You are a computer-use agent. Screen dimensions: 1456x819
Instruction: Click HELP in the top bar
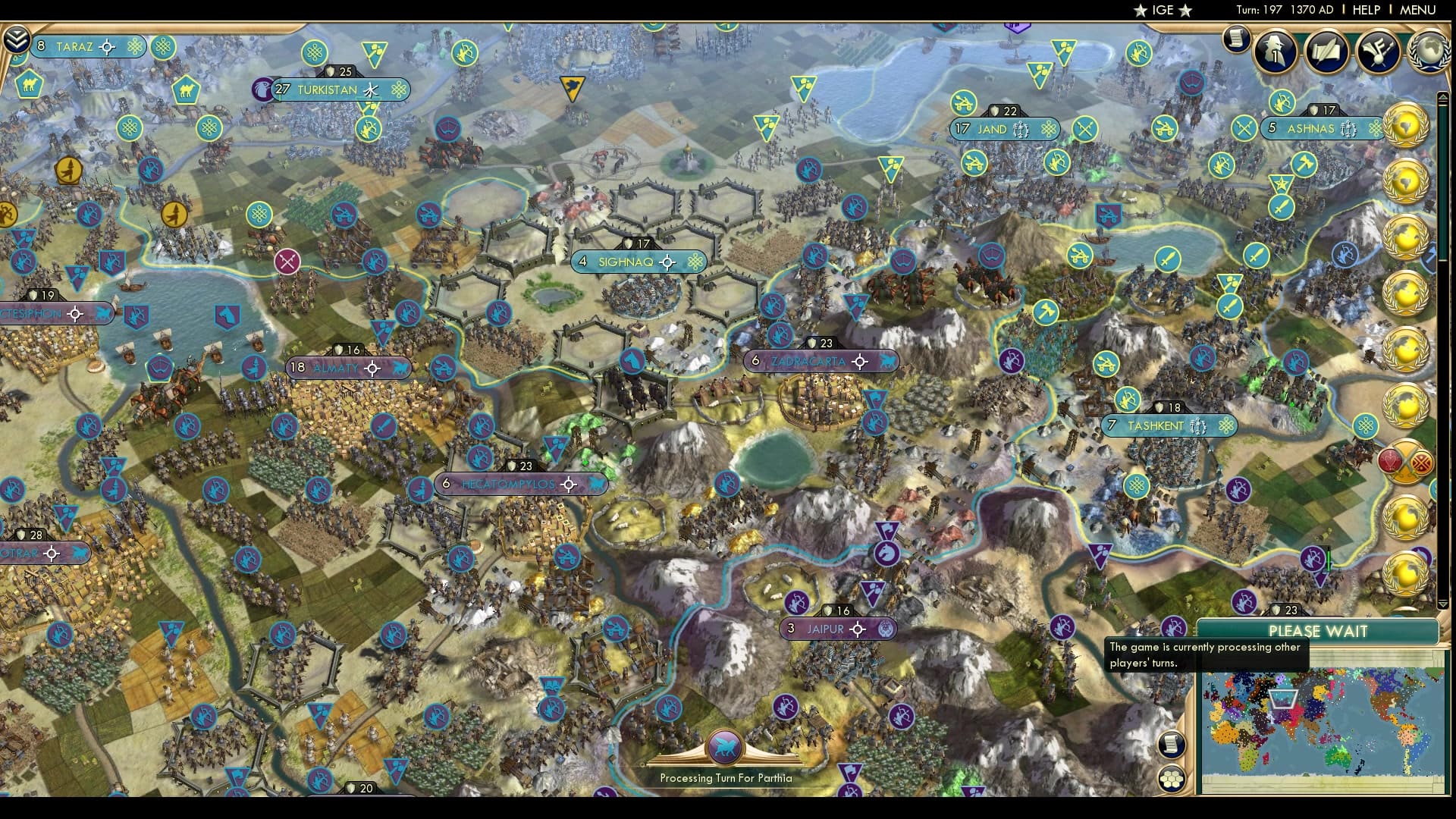[x=1365, y=10]
